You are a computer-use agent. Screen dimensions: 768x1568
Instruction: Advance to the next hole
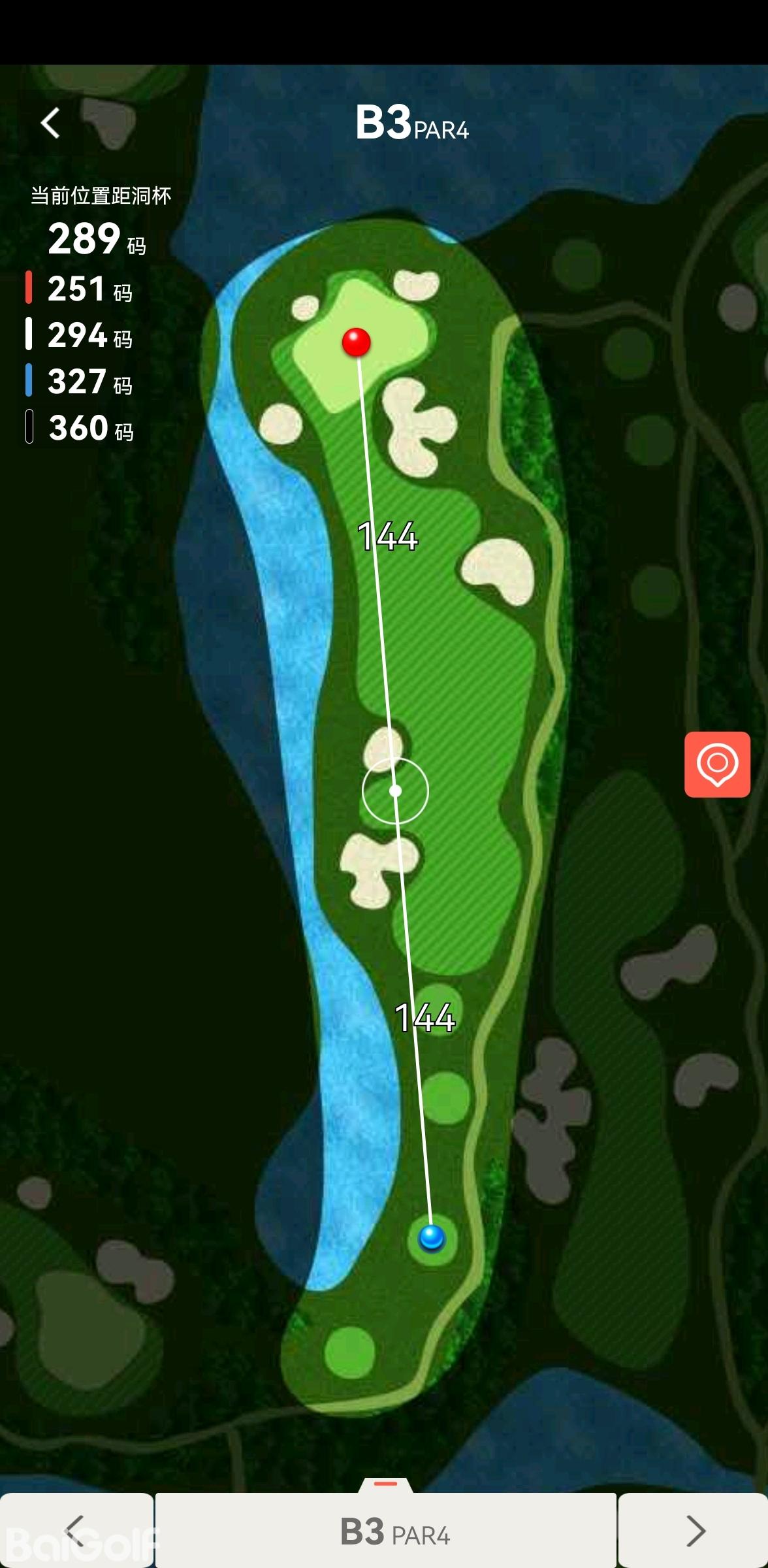pos(695,1531)
